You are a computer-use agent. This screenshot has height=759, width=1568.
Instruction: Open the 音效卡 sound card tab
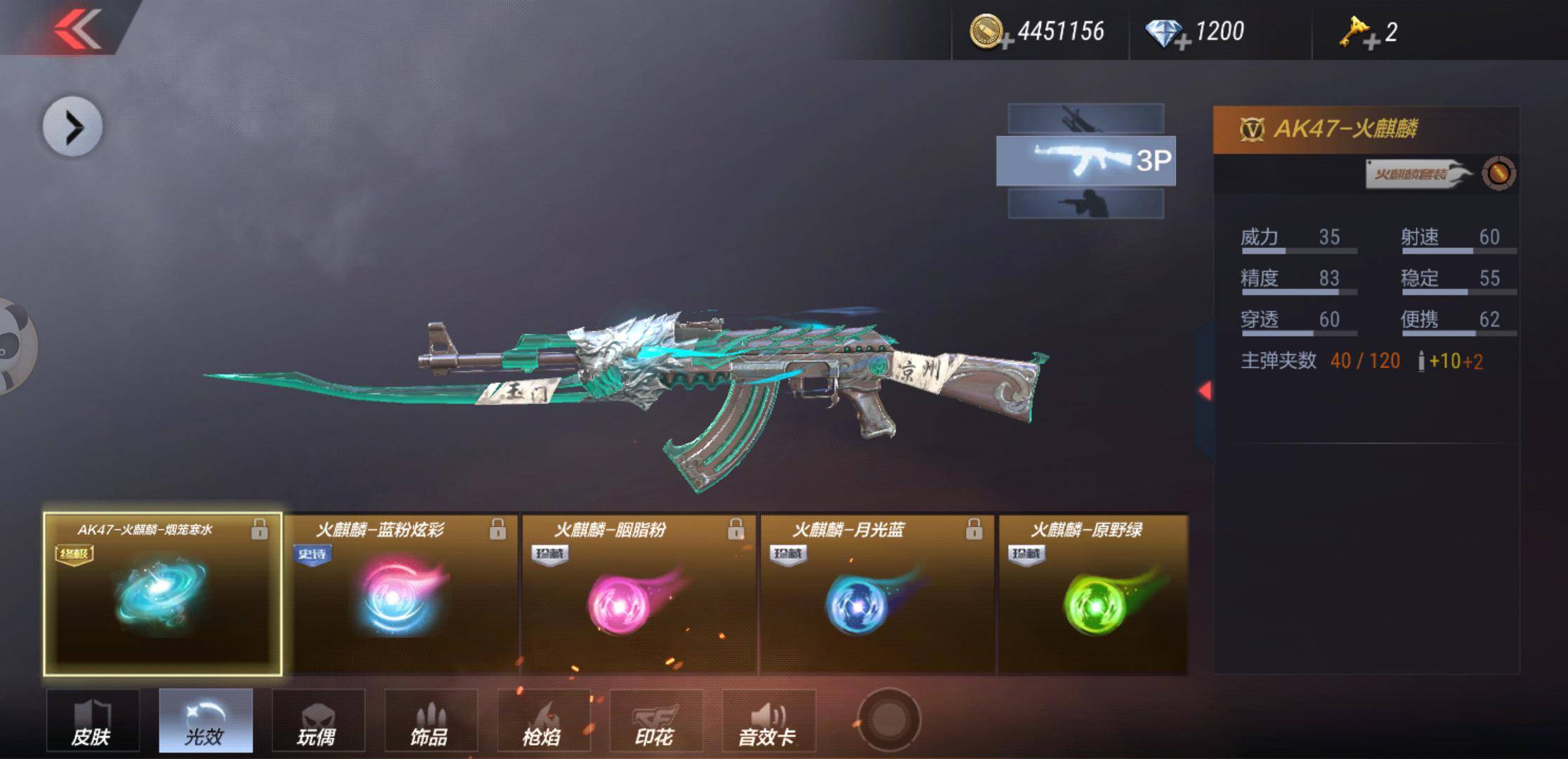(769, 721)
